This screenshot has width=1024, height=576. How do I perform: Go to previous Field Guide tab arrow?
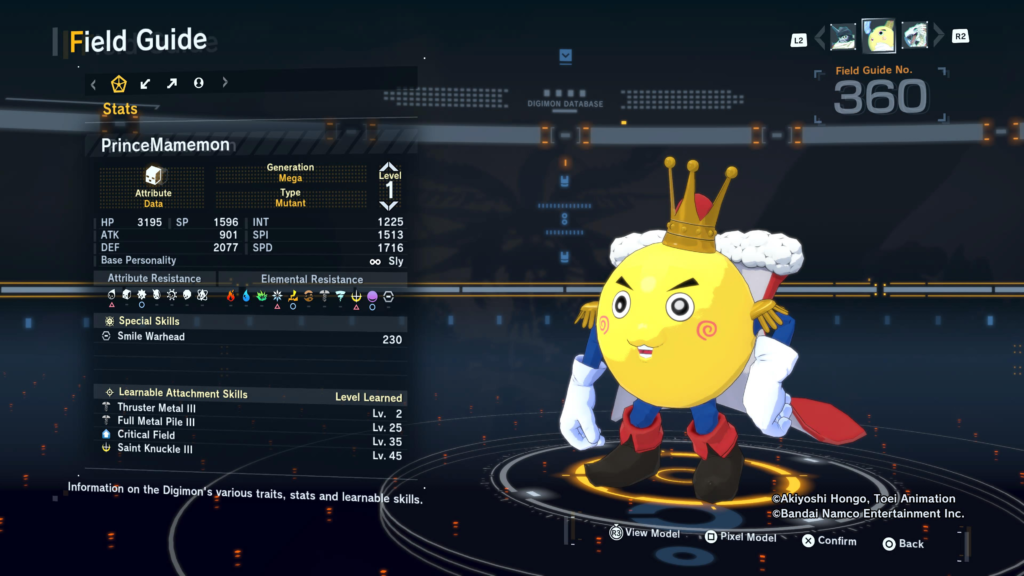[x=94, y=83]
